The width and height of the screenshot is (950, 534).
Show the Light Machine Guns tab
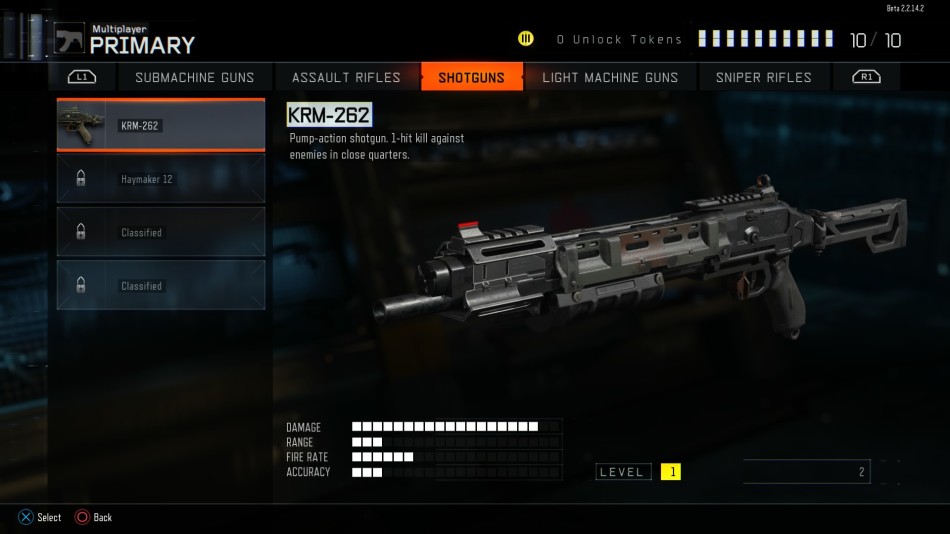click(610, 77)
